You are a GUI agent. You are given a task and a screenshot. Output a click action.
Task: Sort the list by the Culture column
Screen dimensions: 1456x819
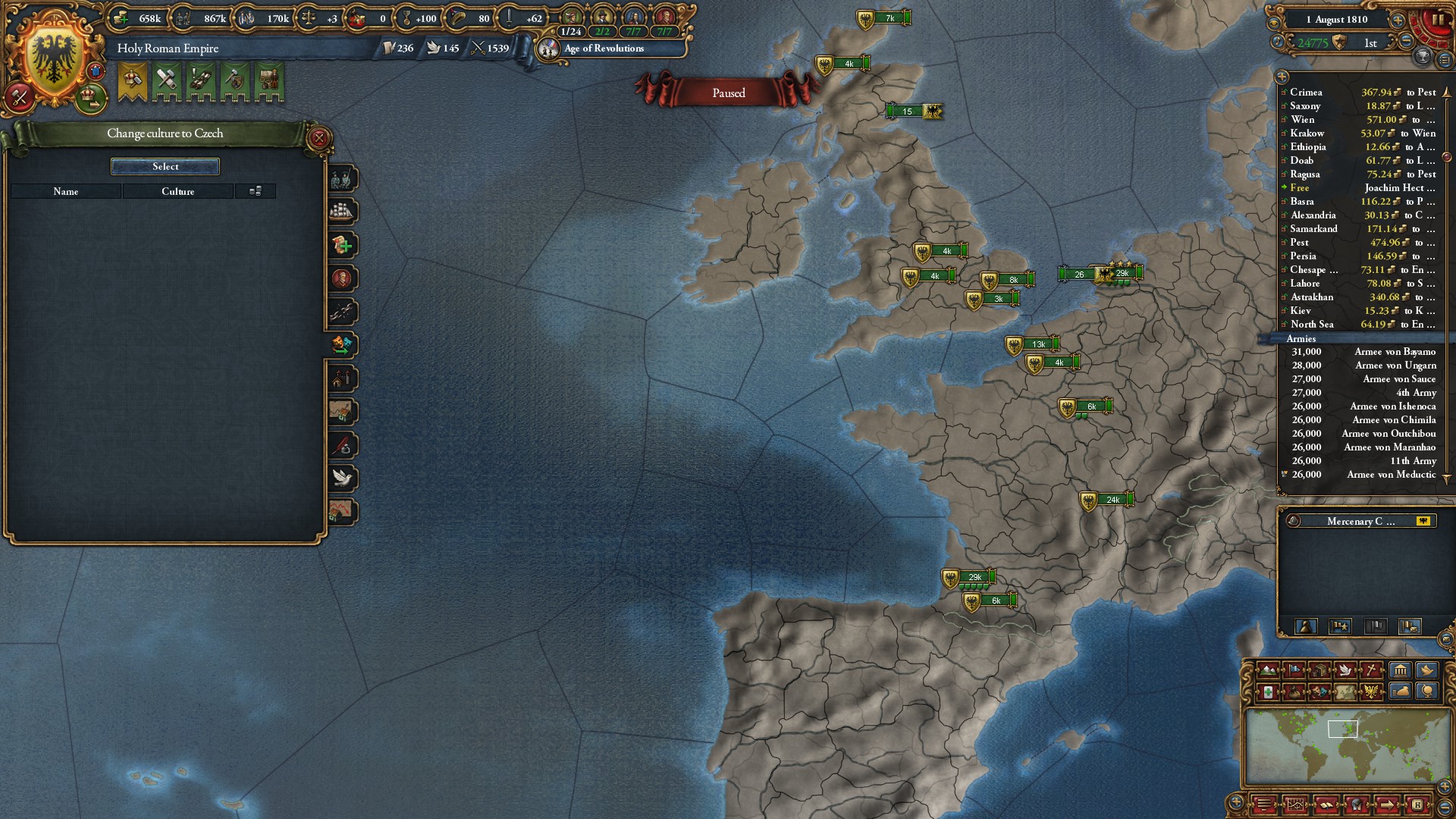click(x=177, y=192)
